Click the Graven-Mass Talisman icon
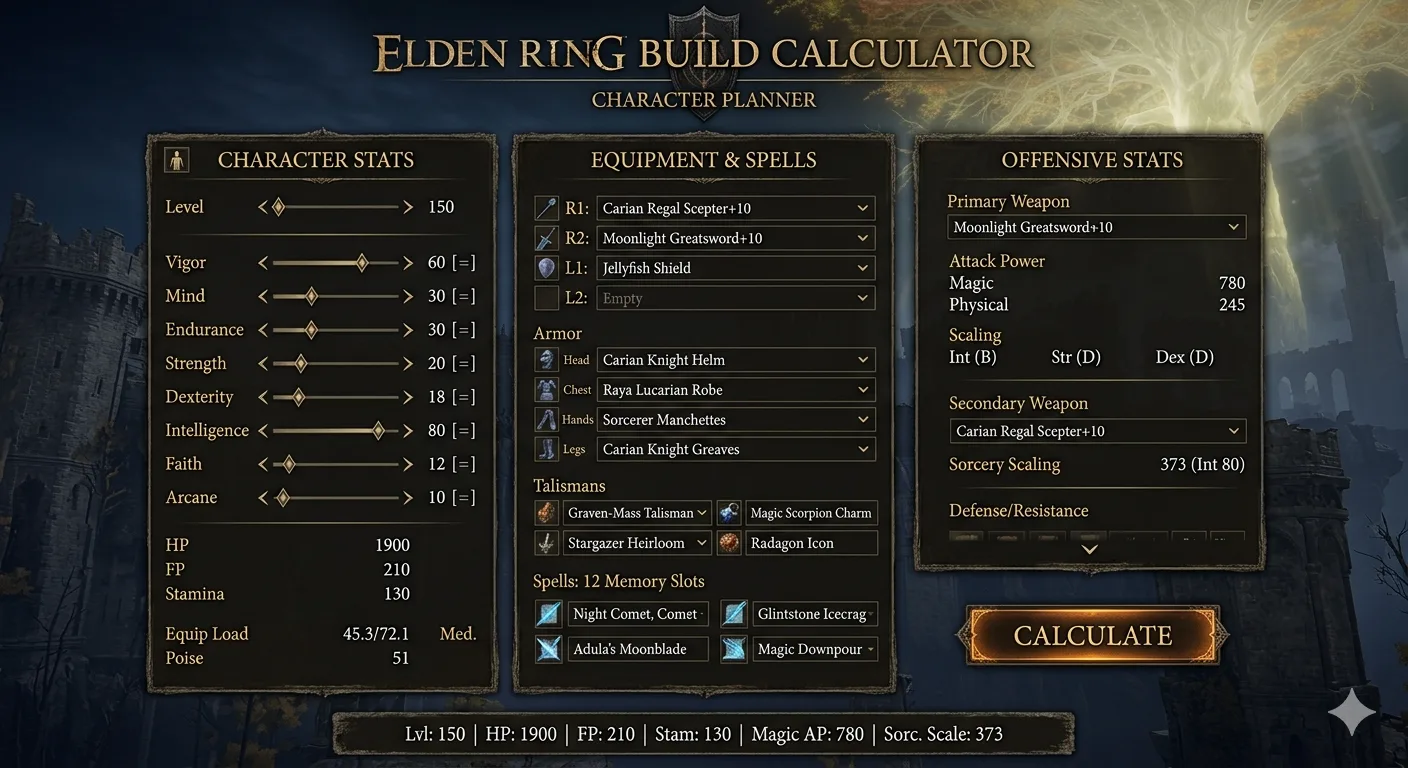Viewport: 1408px width, 768px height. [x=546, y=512]
